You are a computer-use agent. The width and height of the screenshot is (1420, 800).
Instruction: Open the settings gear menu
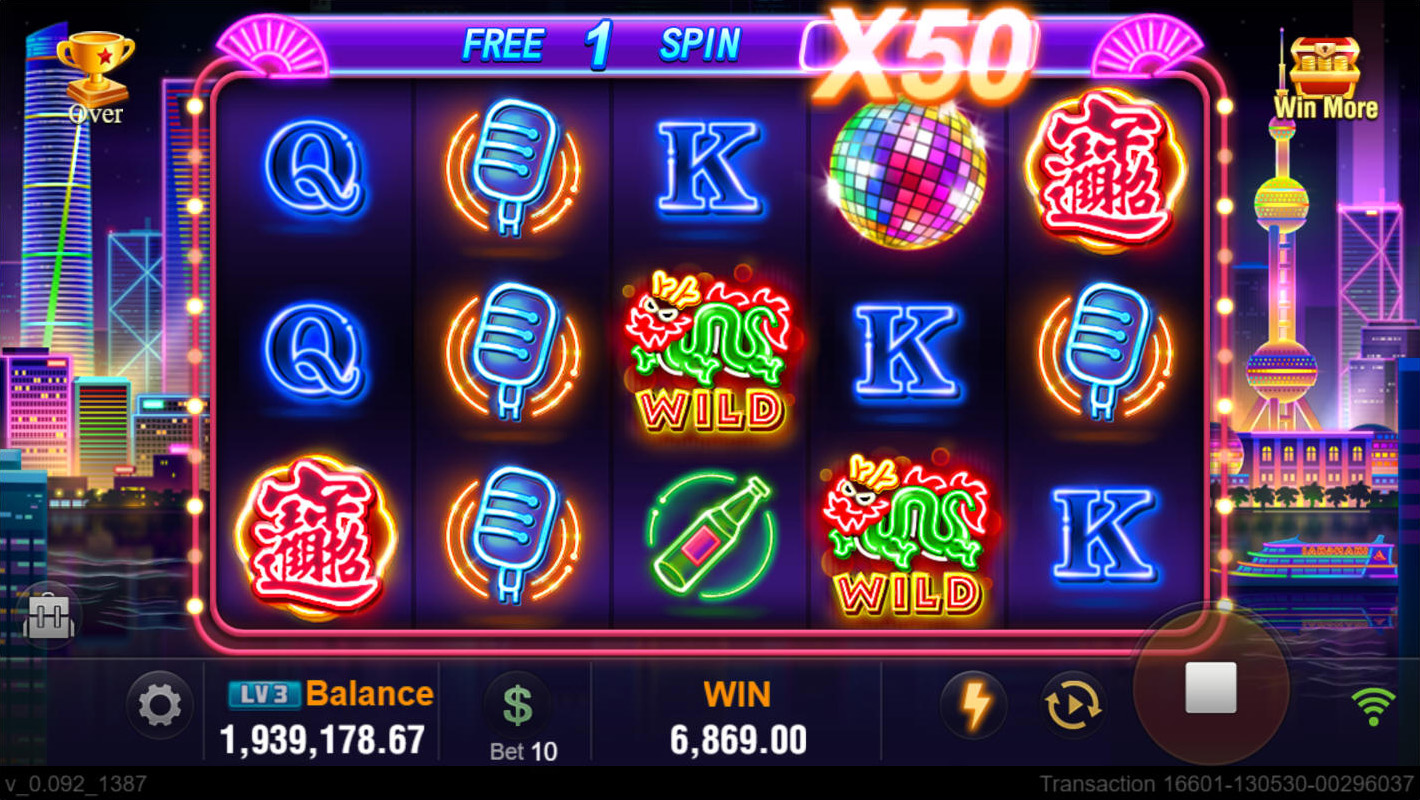point(158,704)
